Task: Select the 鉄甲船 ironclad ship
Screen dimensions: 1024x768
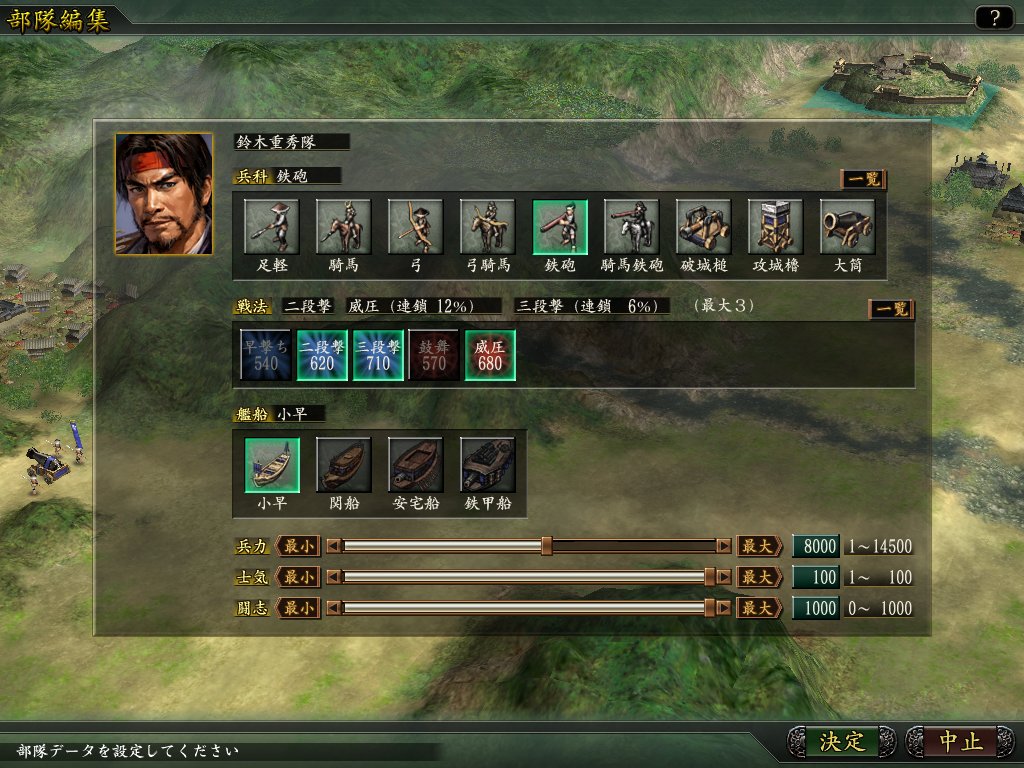Action: tap(488, 465)
